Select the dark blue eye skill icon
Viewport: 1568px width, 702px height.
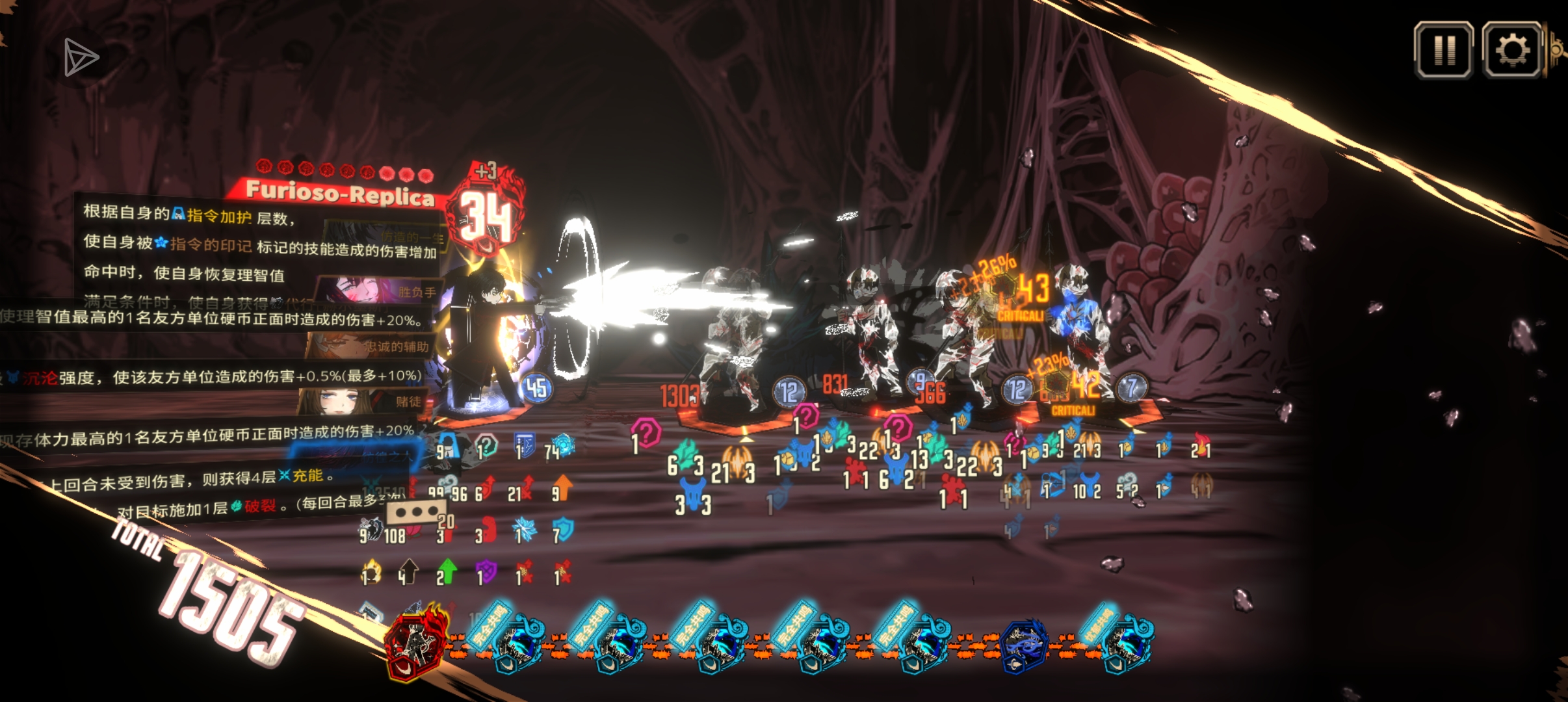1025,643
